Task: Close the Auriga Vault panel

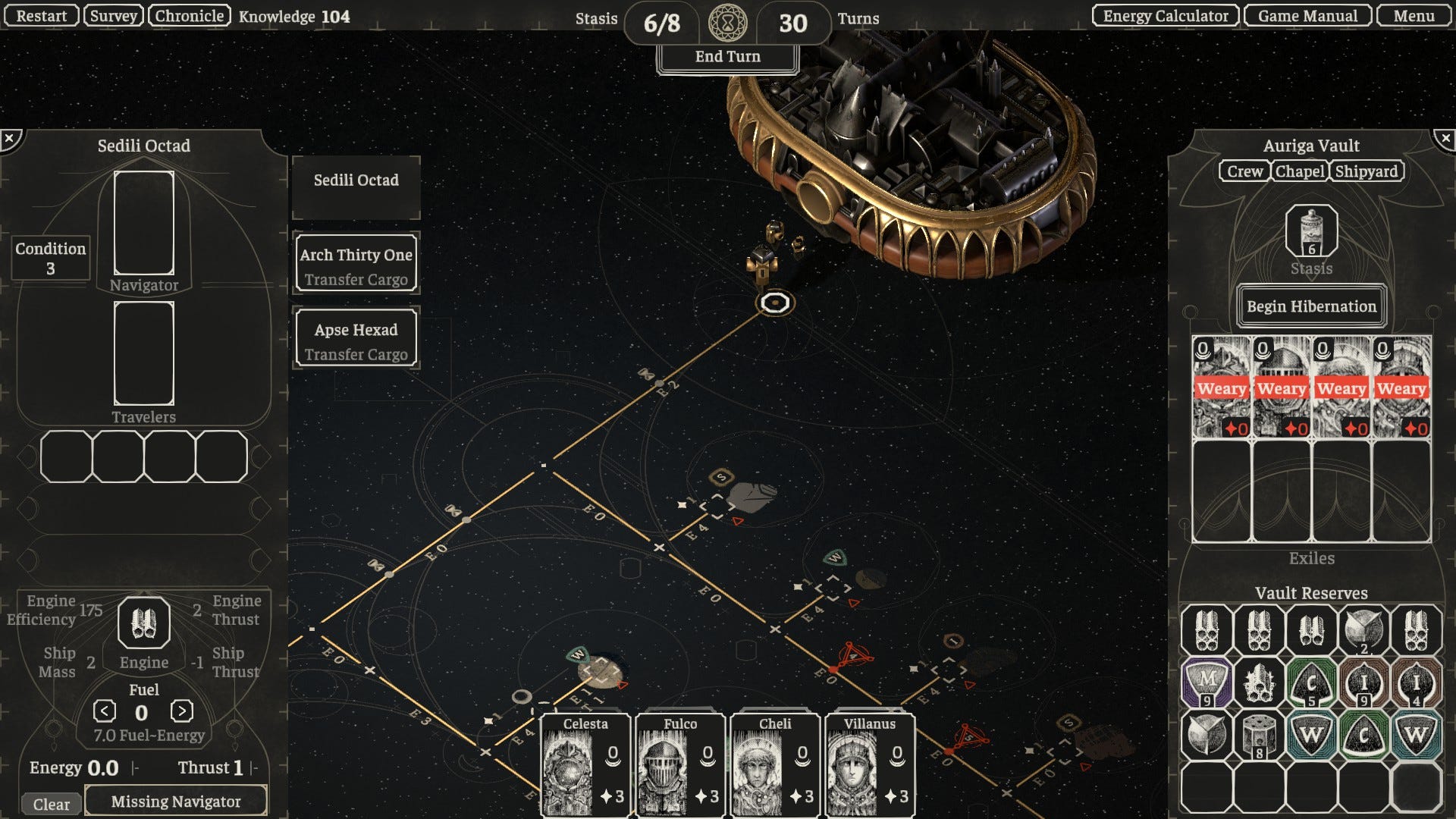Action: click(x=1445, y=139)
